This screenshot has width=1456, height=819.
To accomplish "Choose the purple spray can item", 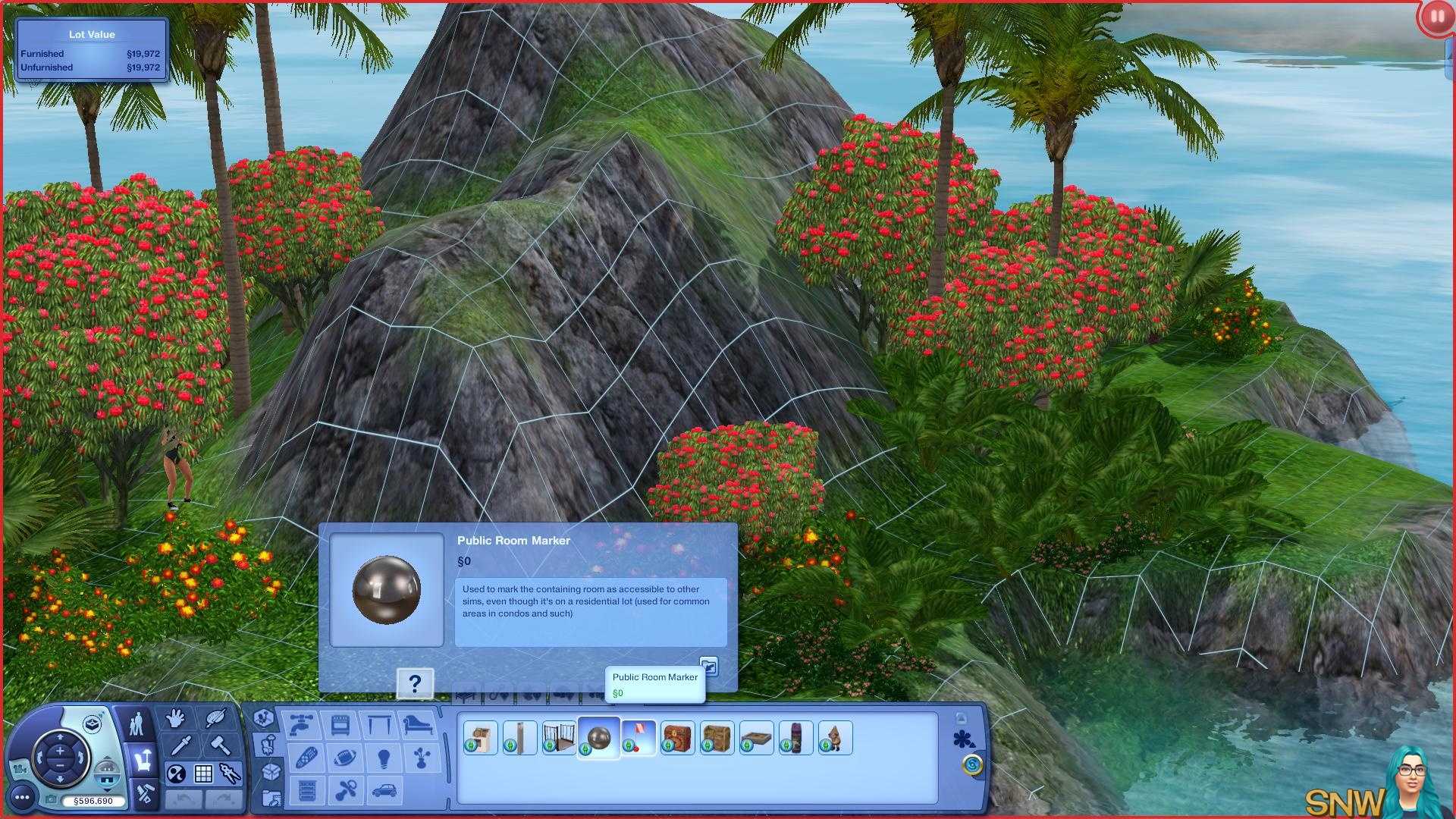I will point(796,738).
